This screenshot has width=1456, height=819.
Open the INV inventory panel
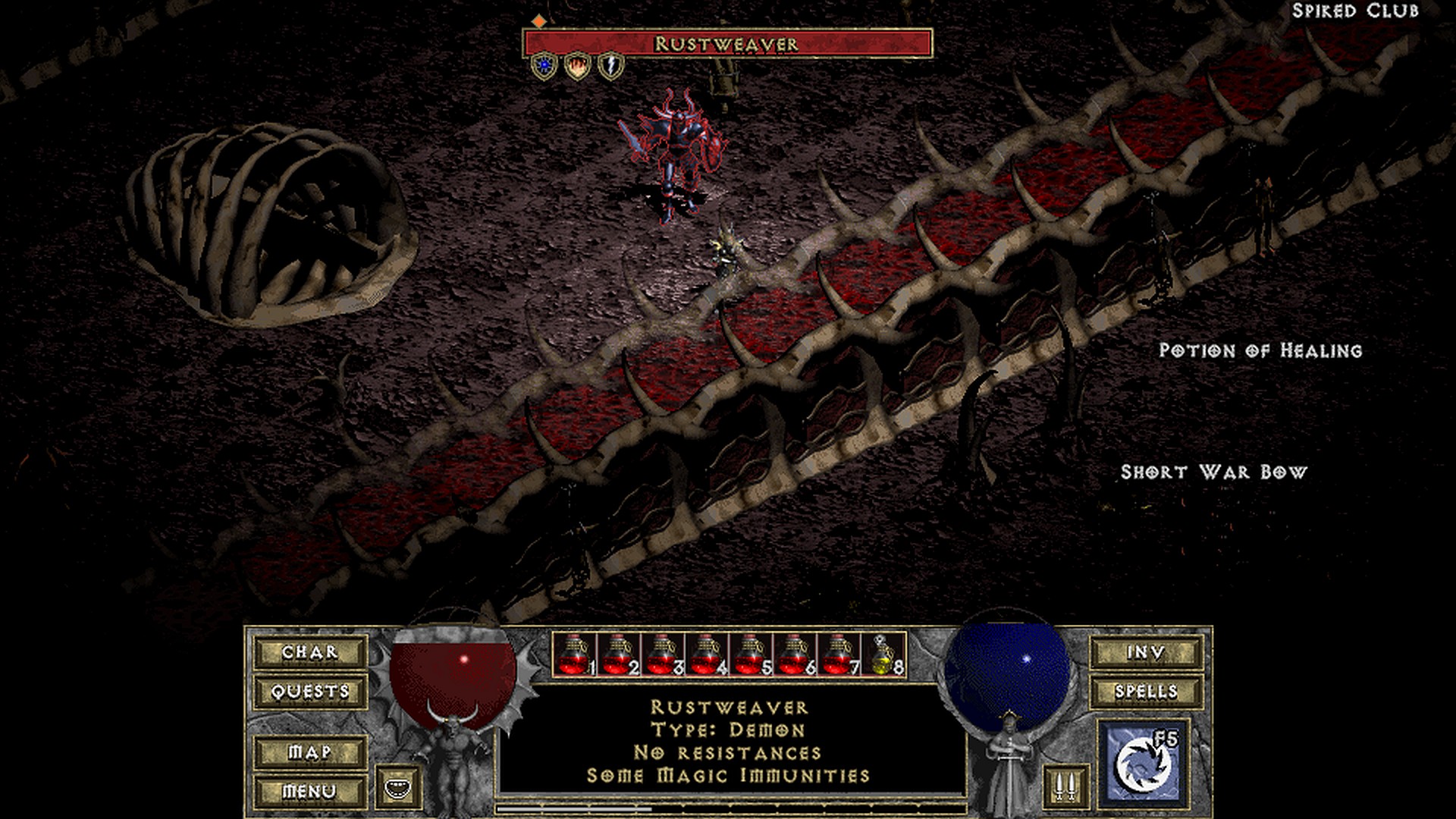pyautogui.click(x=1146, y=652)
